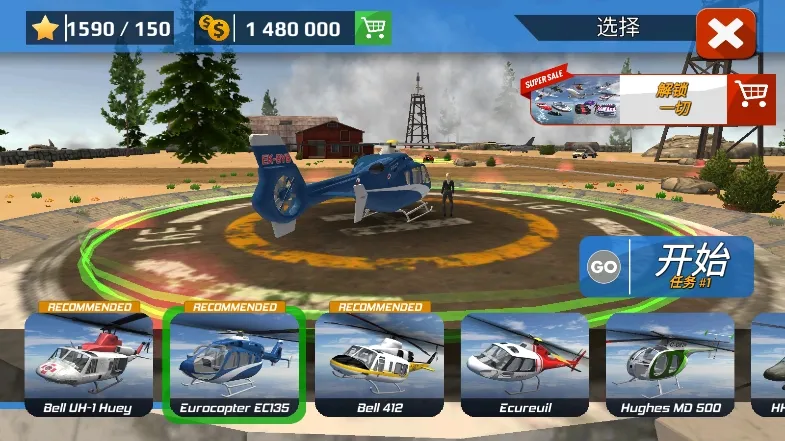Close the helicopter selection screen

click(x=725, y=36)
